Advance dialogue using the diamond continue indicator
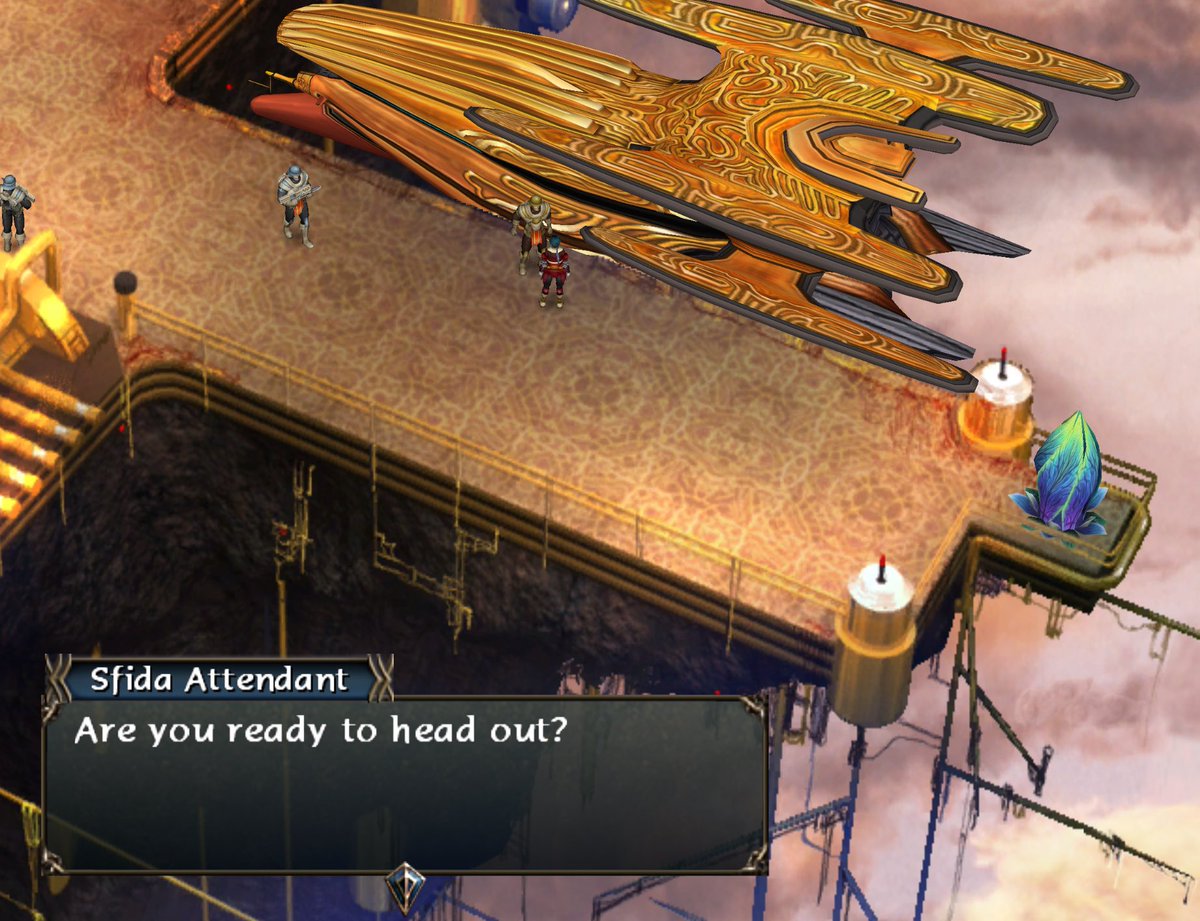Image resolution: width=1200 pixels, height=921 pixels. click(406, 884)
